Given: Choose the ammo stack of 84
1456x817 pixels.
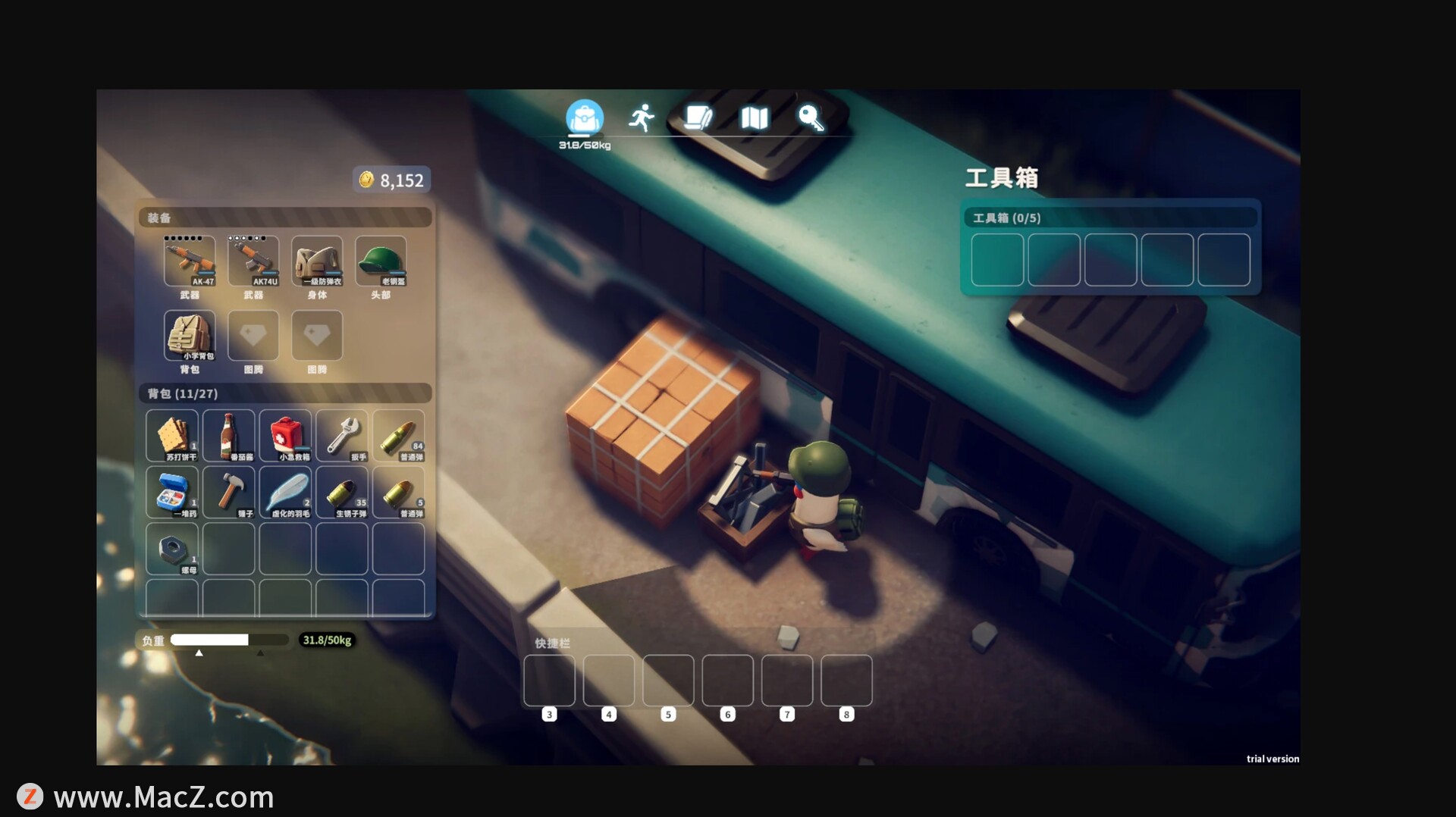Looking at the screenshot, I should point(399,435).
